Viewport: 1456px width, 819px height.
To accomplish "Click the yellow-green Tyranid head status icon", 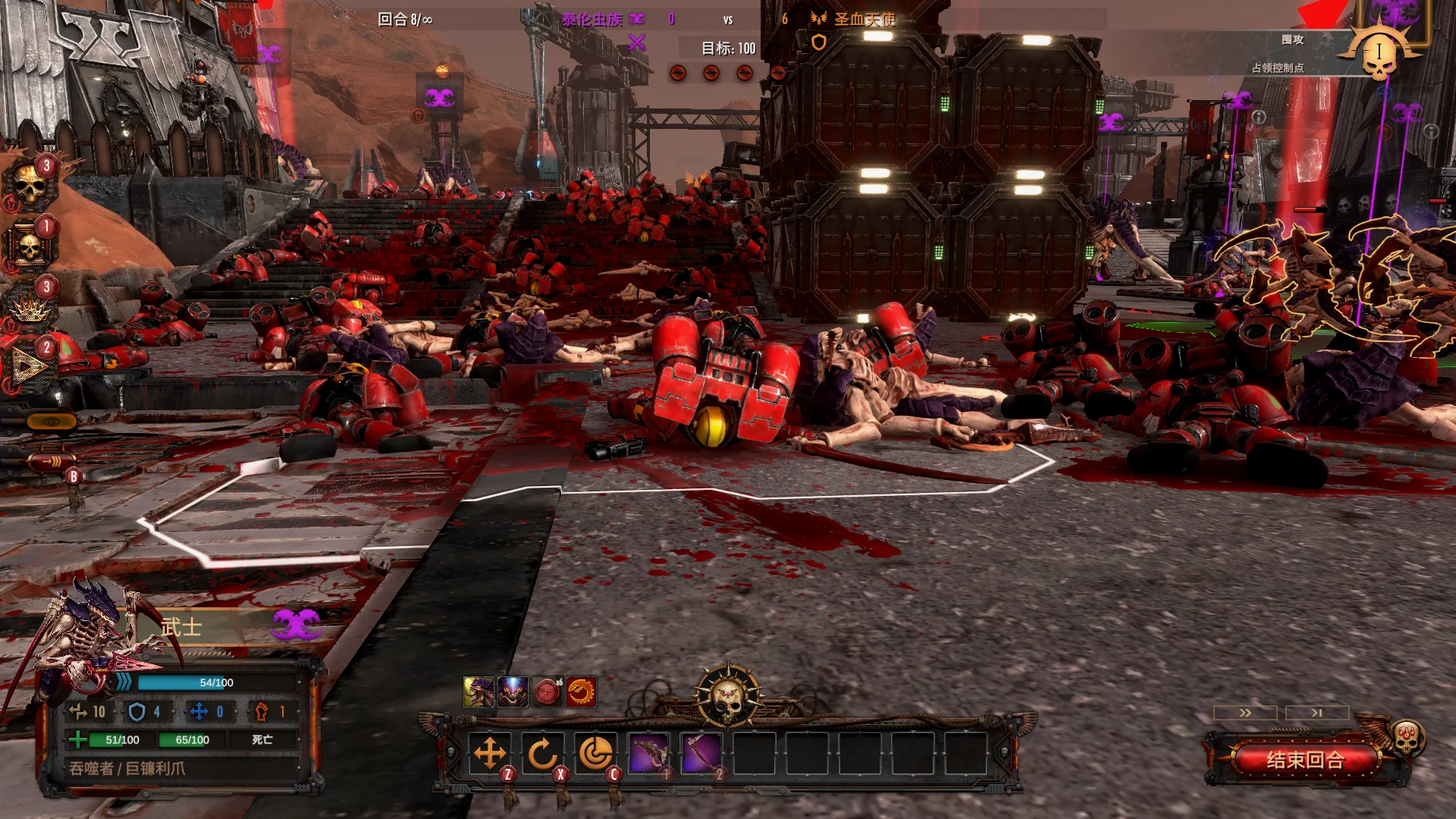I will click(479, 692).
